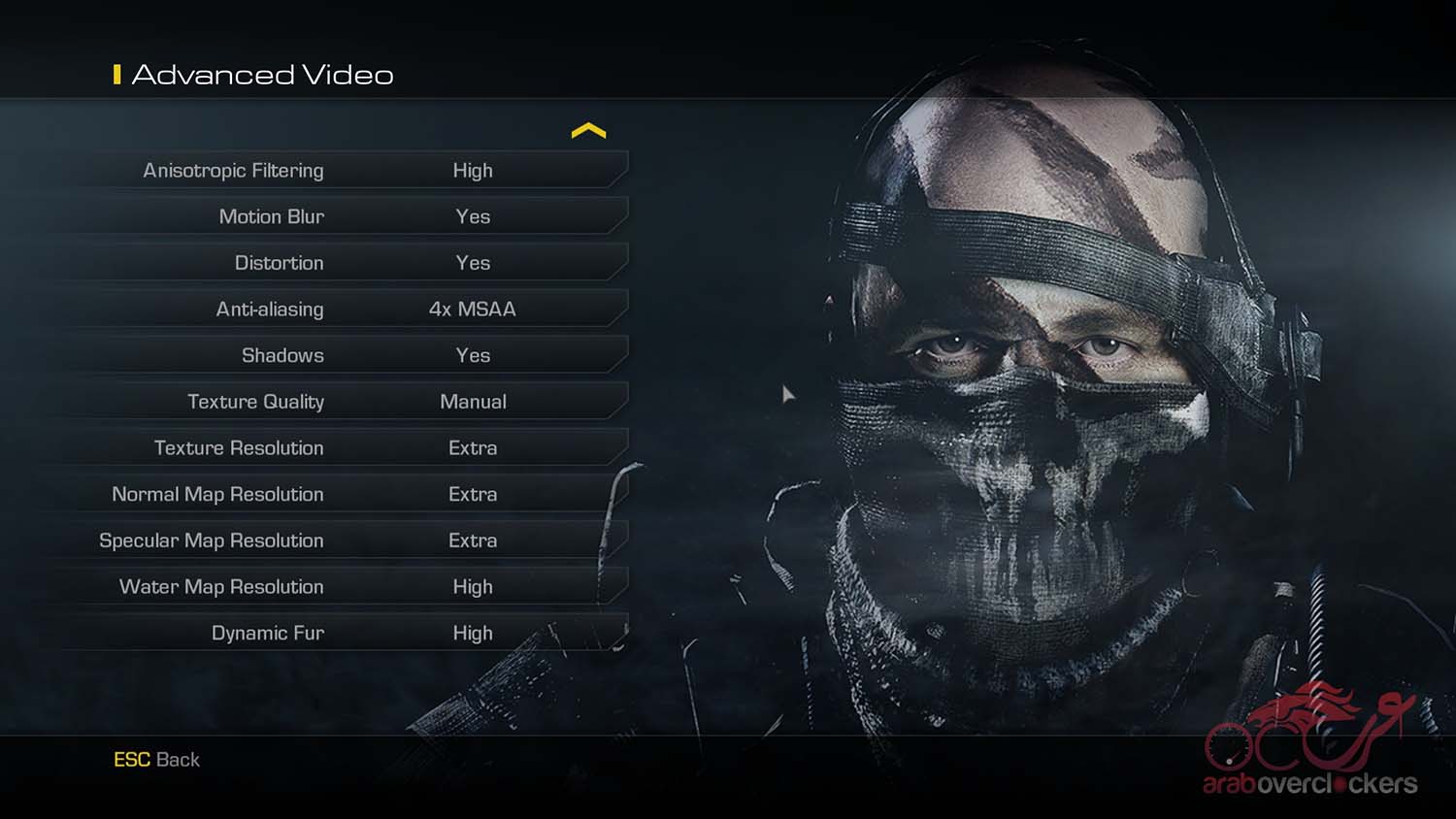
Task: Click the yellow scroll-up arrow
Action: pyautogui.click(x=588, y=131)
